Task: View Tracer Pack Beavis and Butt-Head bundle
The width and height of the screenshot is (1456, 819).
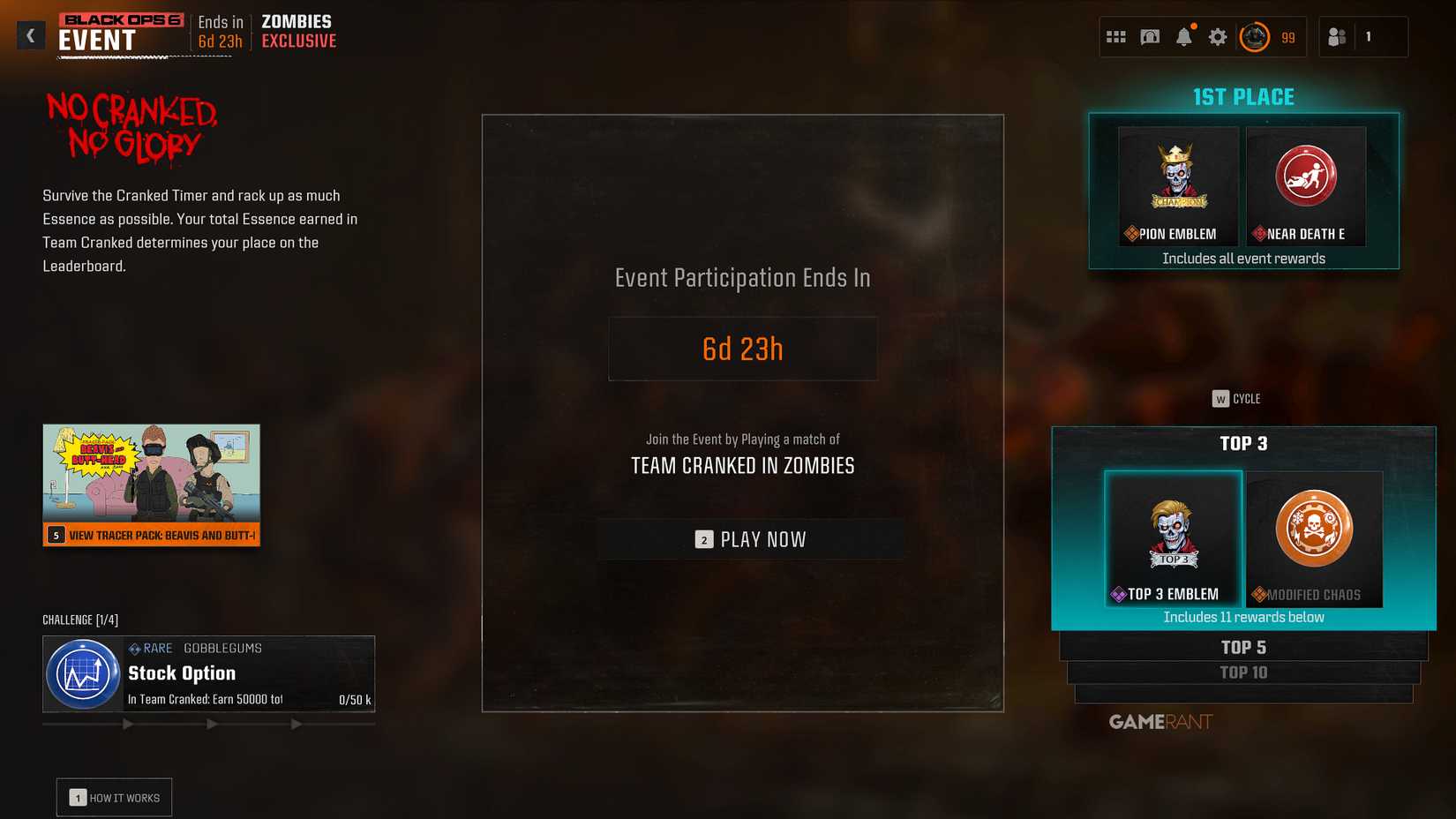Action: pos(151,484)
